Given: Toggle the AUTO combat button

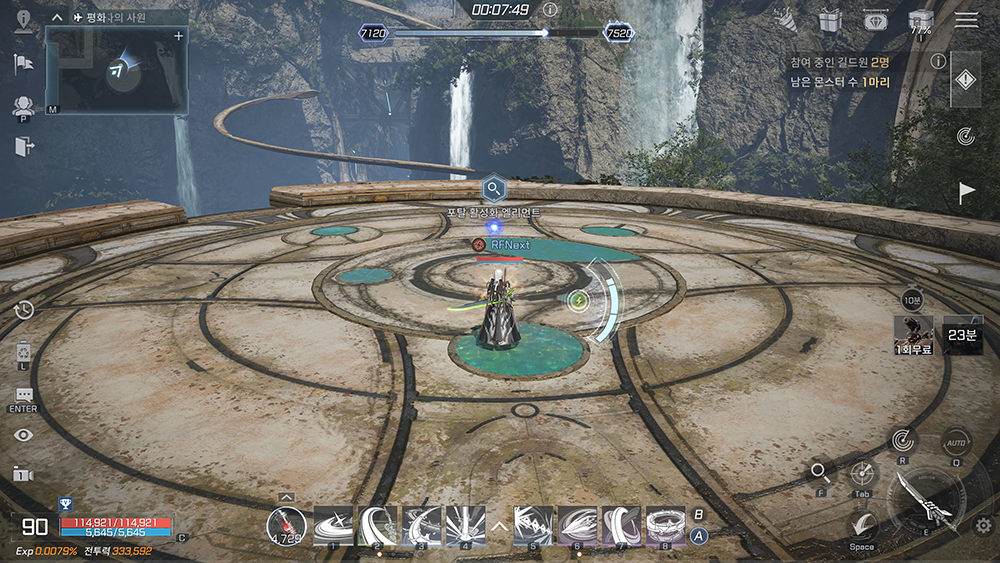Looking at the screenshot, I should (x=956, y=441).
